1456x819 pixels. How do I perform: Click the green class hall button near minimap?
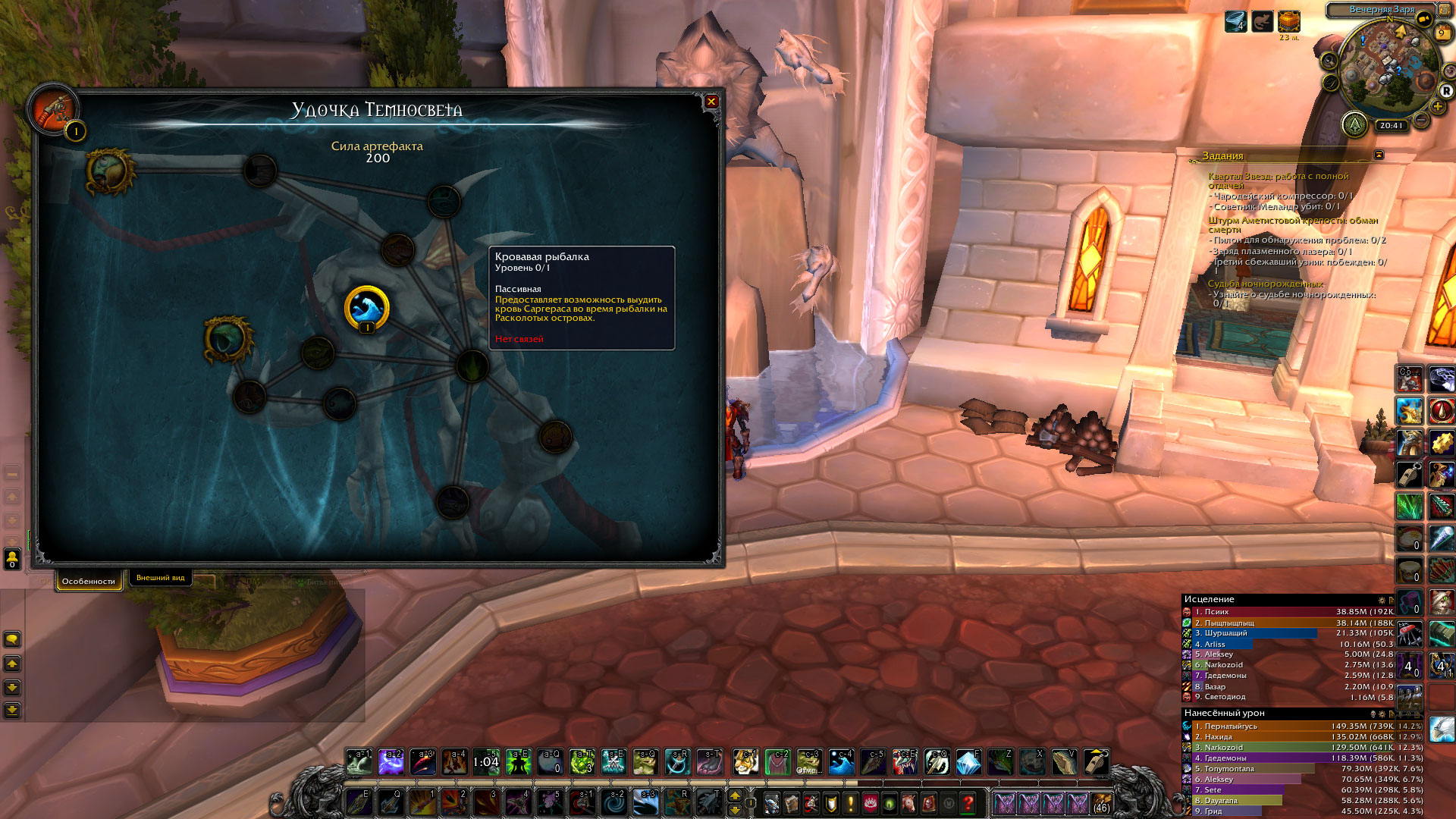point(1354,124)
